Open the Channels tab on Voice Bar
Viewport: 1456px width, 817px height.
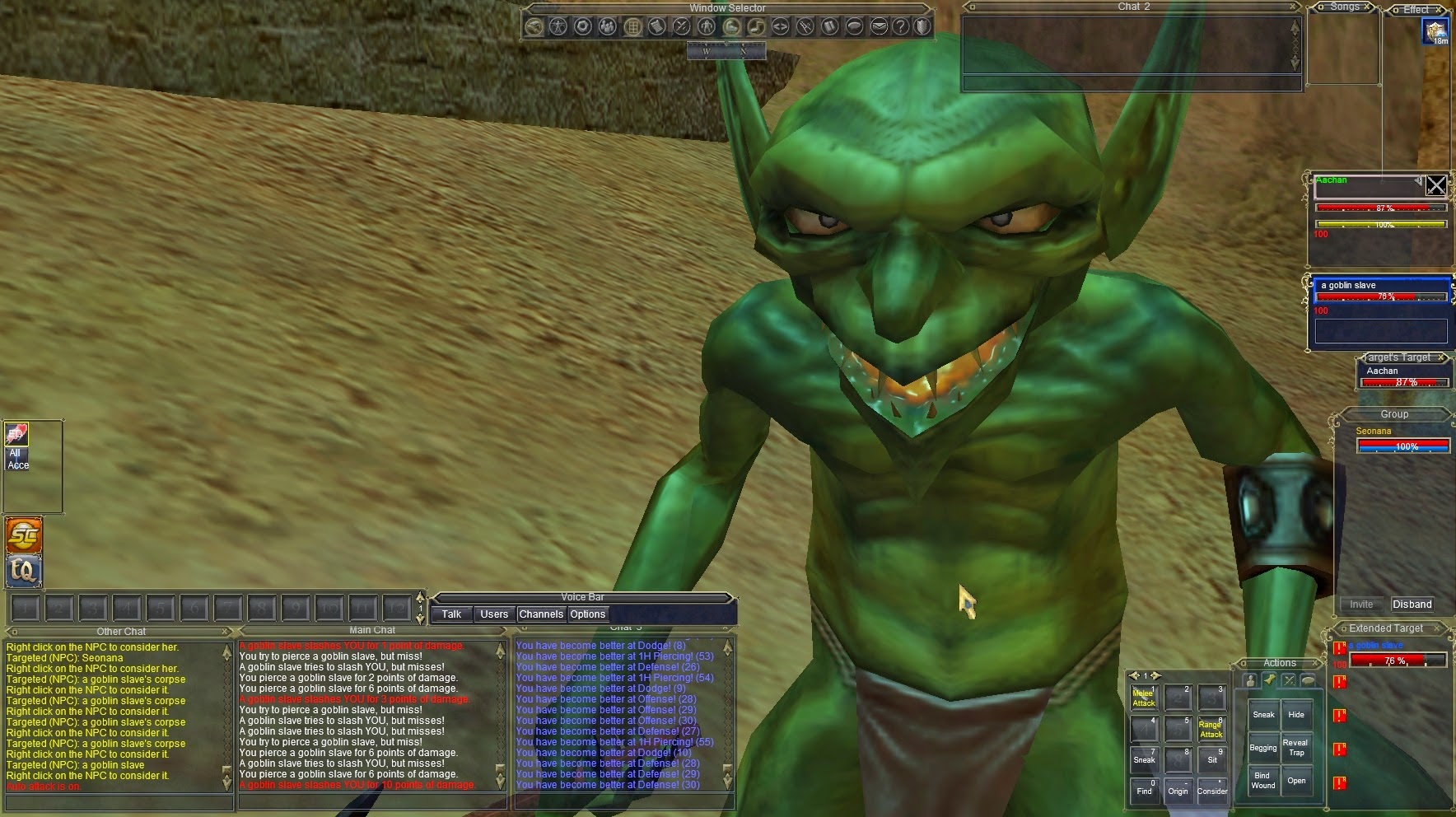pyautogui.click(x=541, y=614)
